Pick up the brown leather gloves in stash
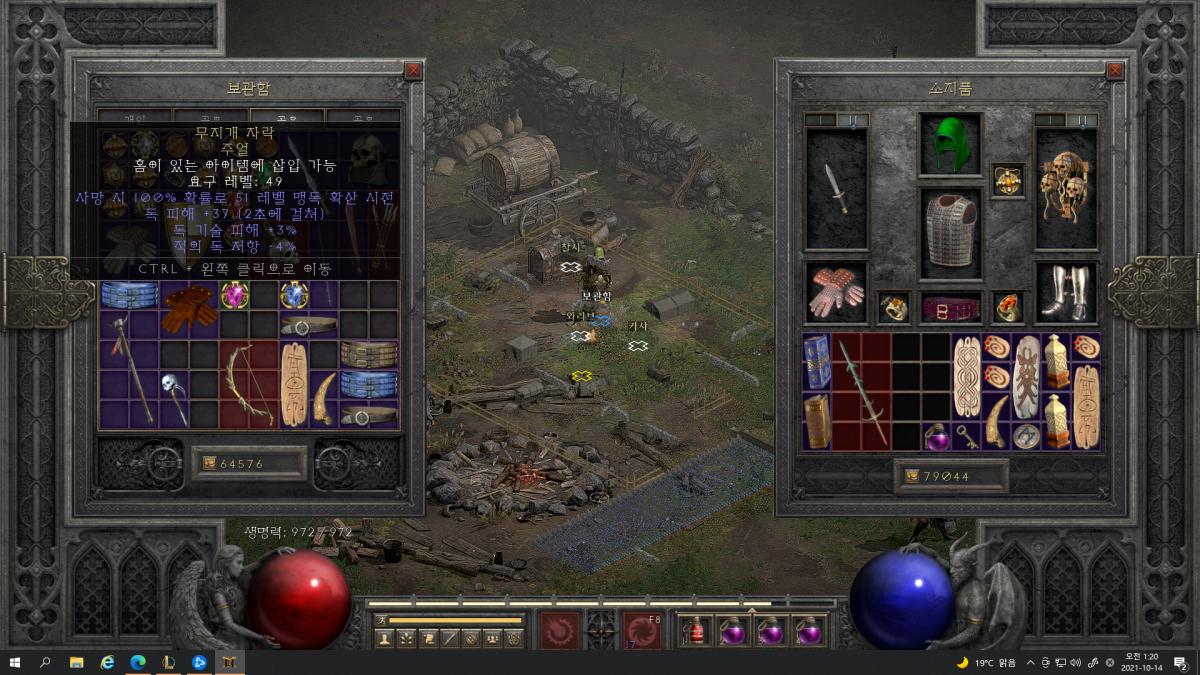 190,308
